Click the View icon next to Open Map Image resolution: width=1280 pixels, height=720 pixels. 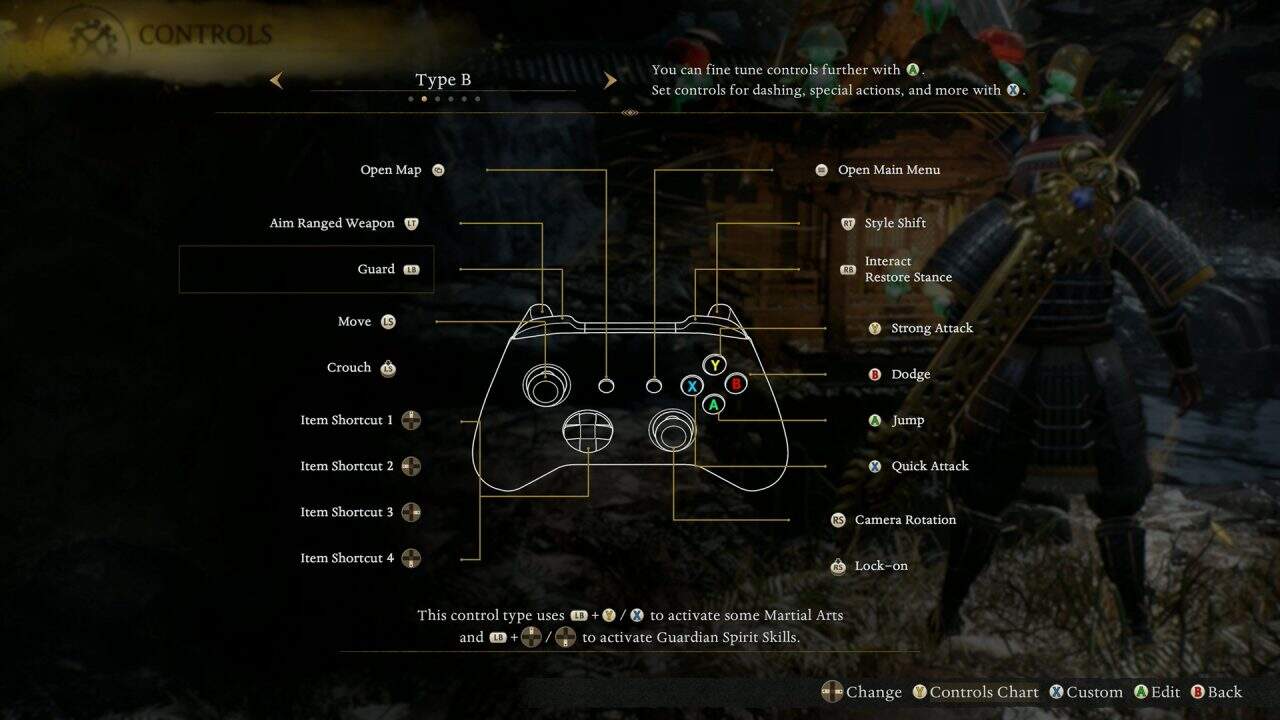pos(436,170)
